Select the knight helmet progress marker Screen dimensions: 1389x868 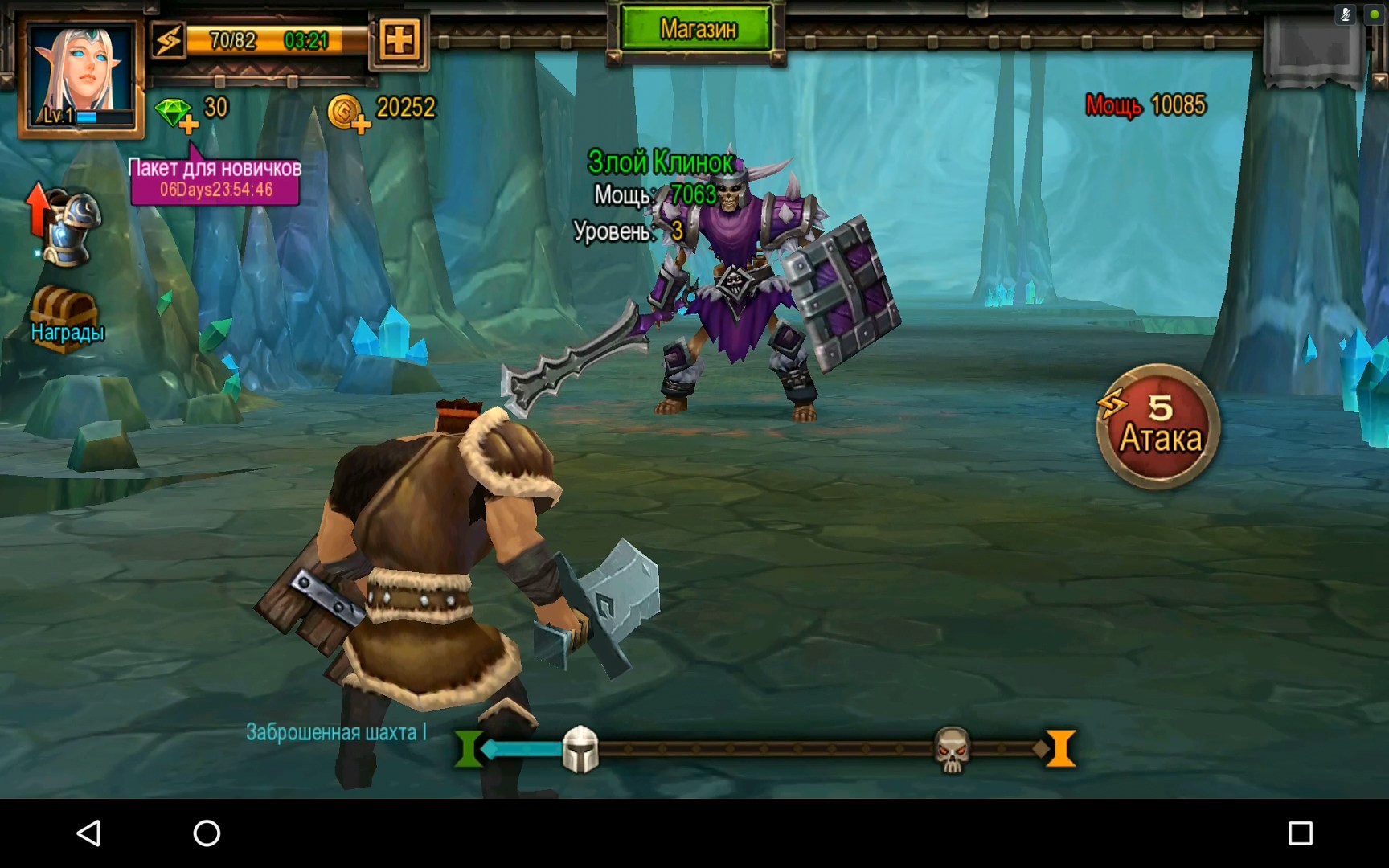click(580, 749)
